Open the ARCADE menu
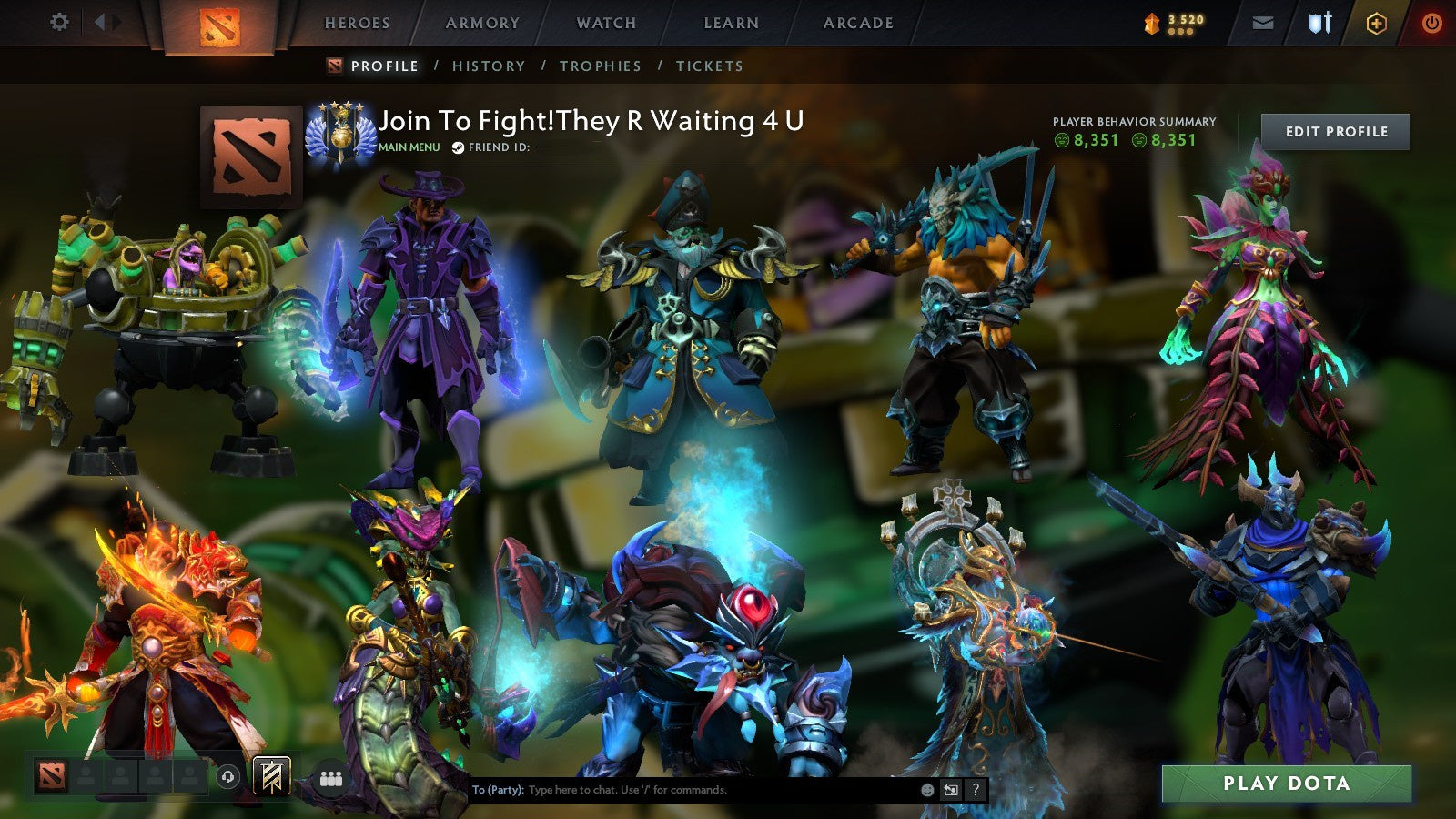 pos(858,23)
